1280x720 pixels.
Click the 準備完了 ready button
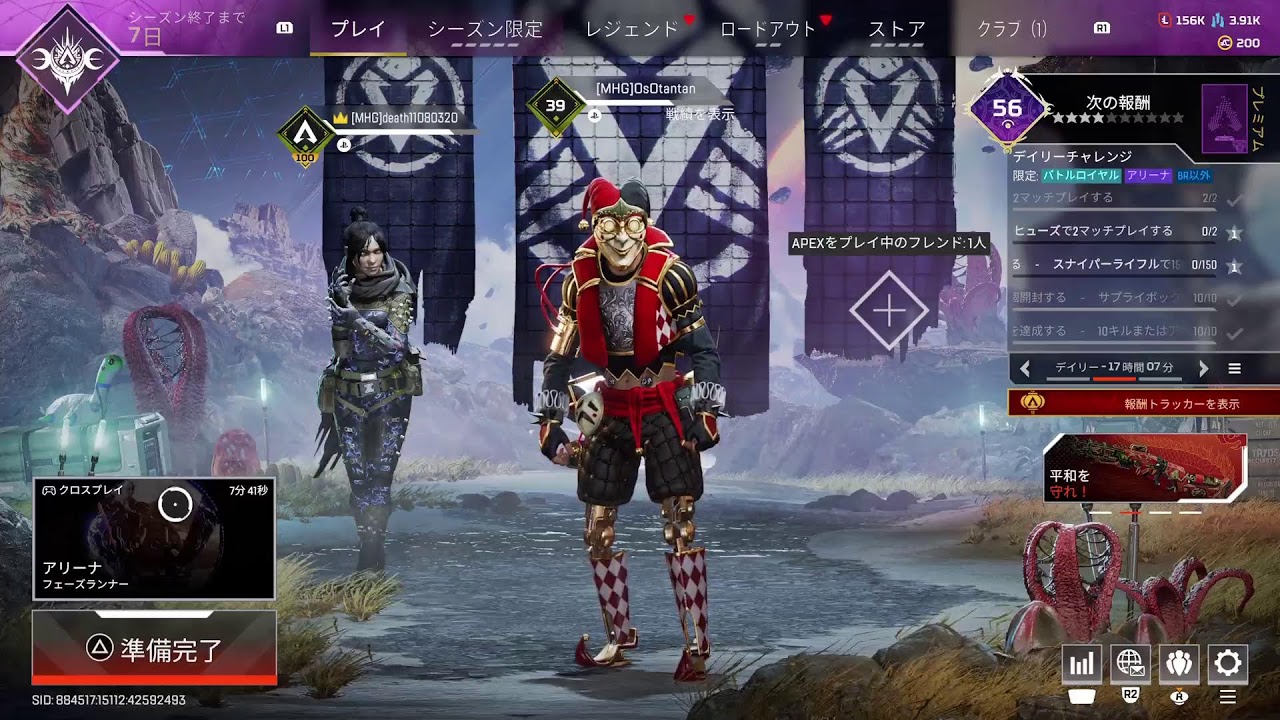click(x=154, y=648)
